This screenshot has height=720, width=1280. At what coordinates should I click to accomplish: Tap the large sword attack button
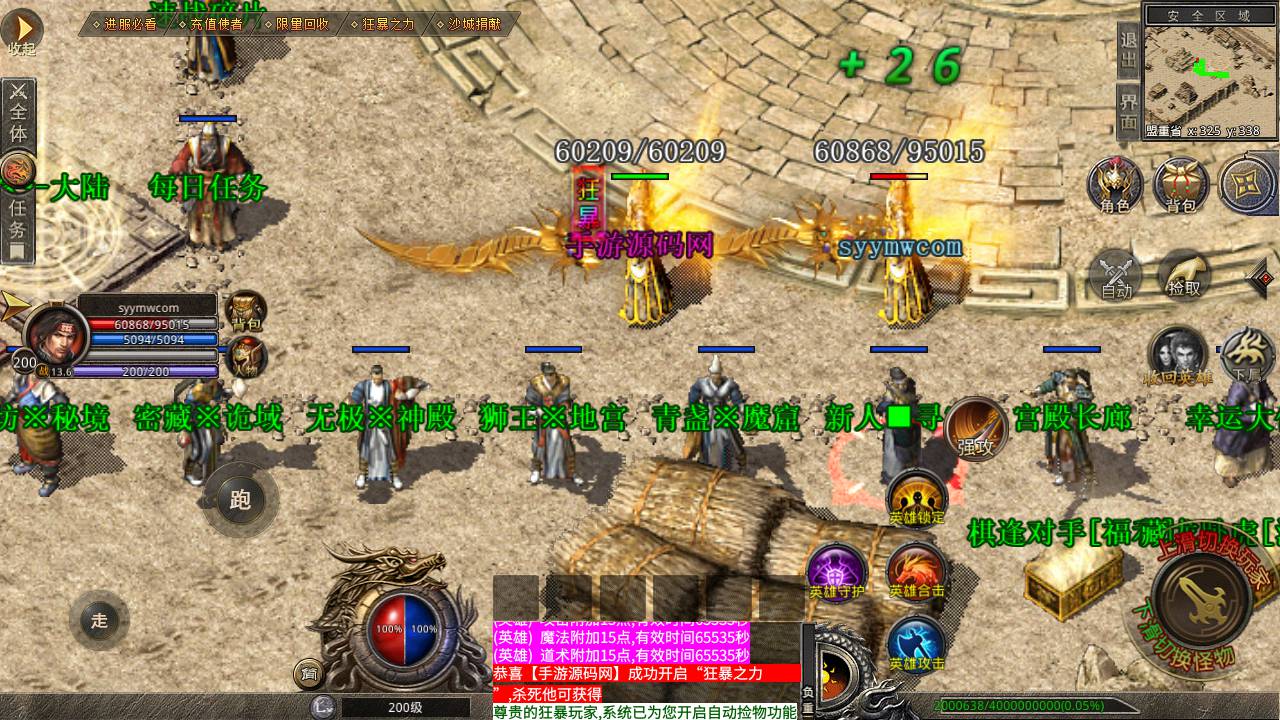(1202, 598)
